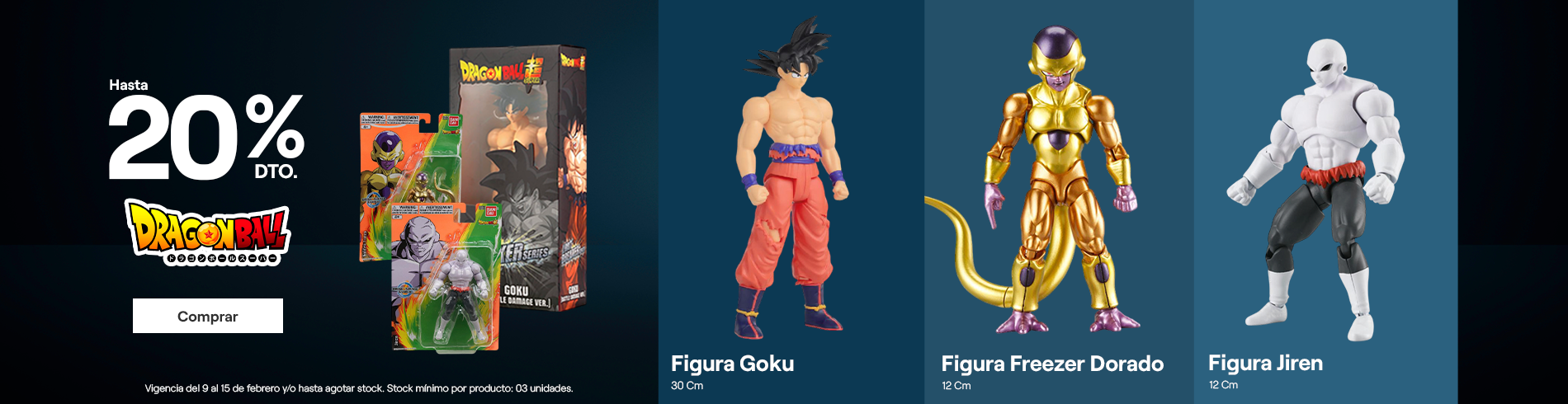Click the Comprar button
Viewport: 1568px width, 404px height.
coord(207,316)
